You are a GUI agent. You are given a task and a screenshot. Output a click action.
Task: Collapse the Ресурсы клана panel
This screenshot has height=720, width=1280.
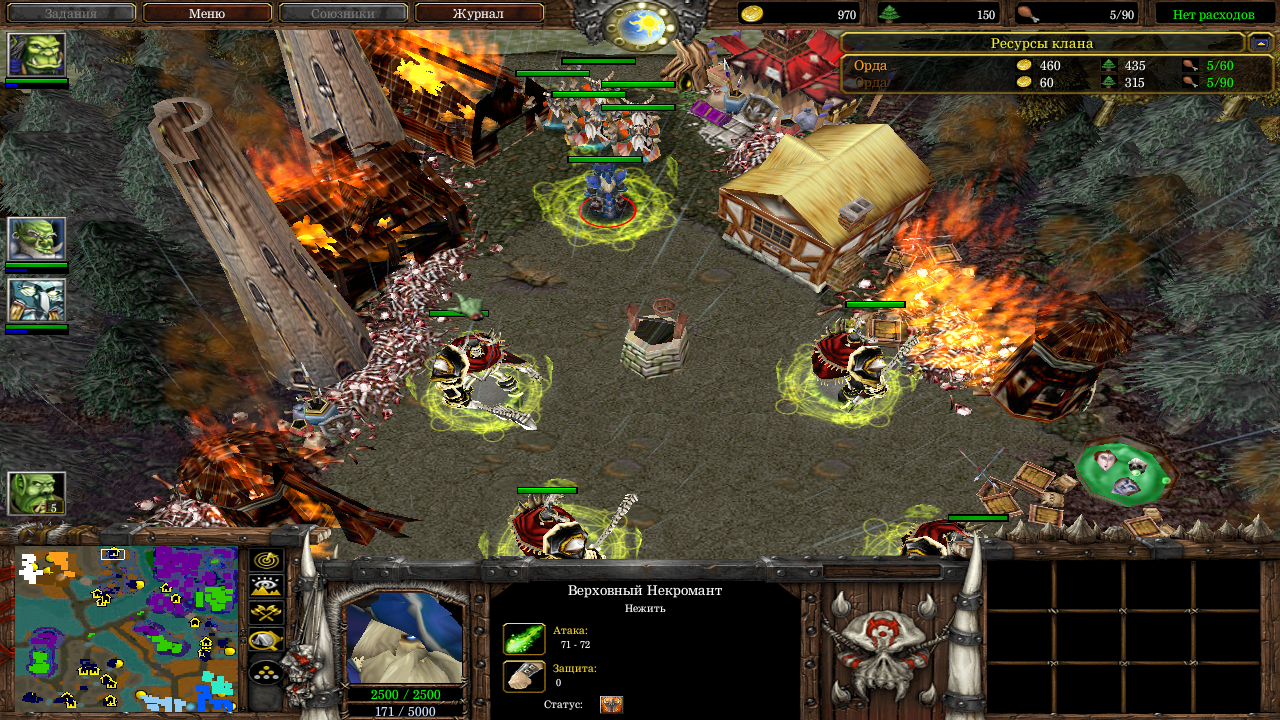tap(1260, 43)
